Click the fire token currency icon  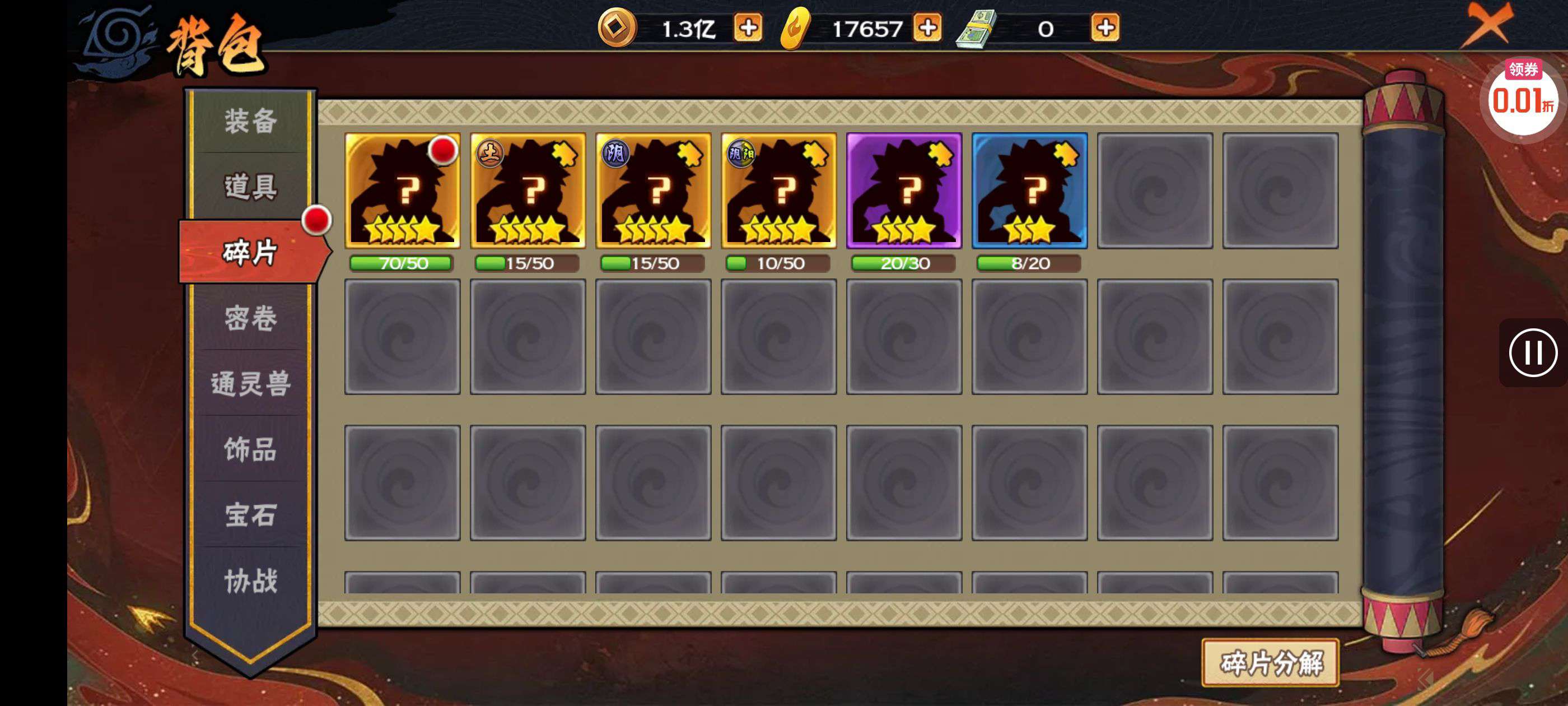[795, 27]
